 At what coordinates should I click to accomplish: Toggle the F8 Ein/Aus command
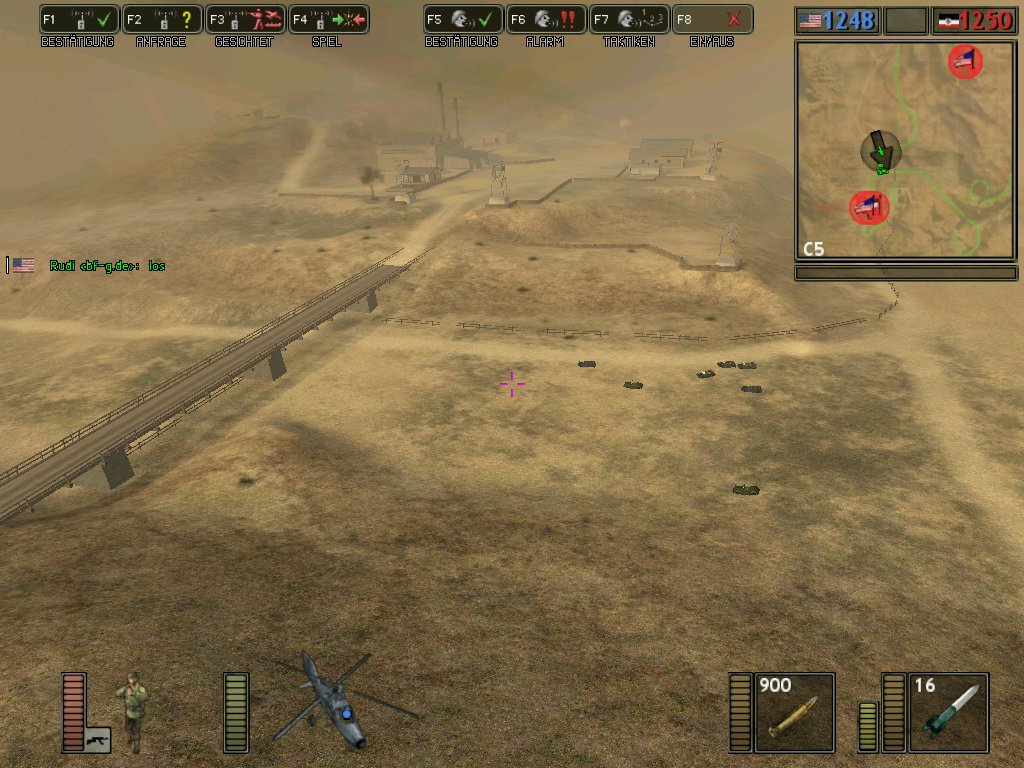711,19
